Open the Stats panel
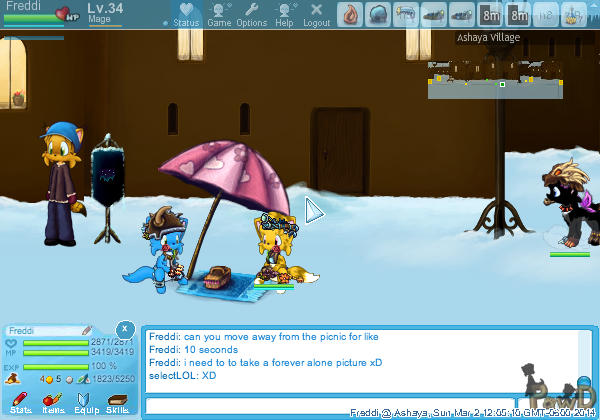Screen dimensions: 600x420 [x=21, y=402]
